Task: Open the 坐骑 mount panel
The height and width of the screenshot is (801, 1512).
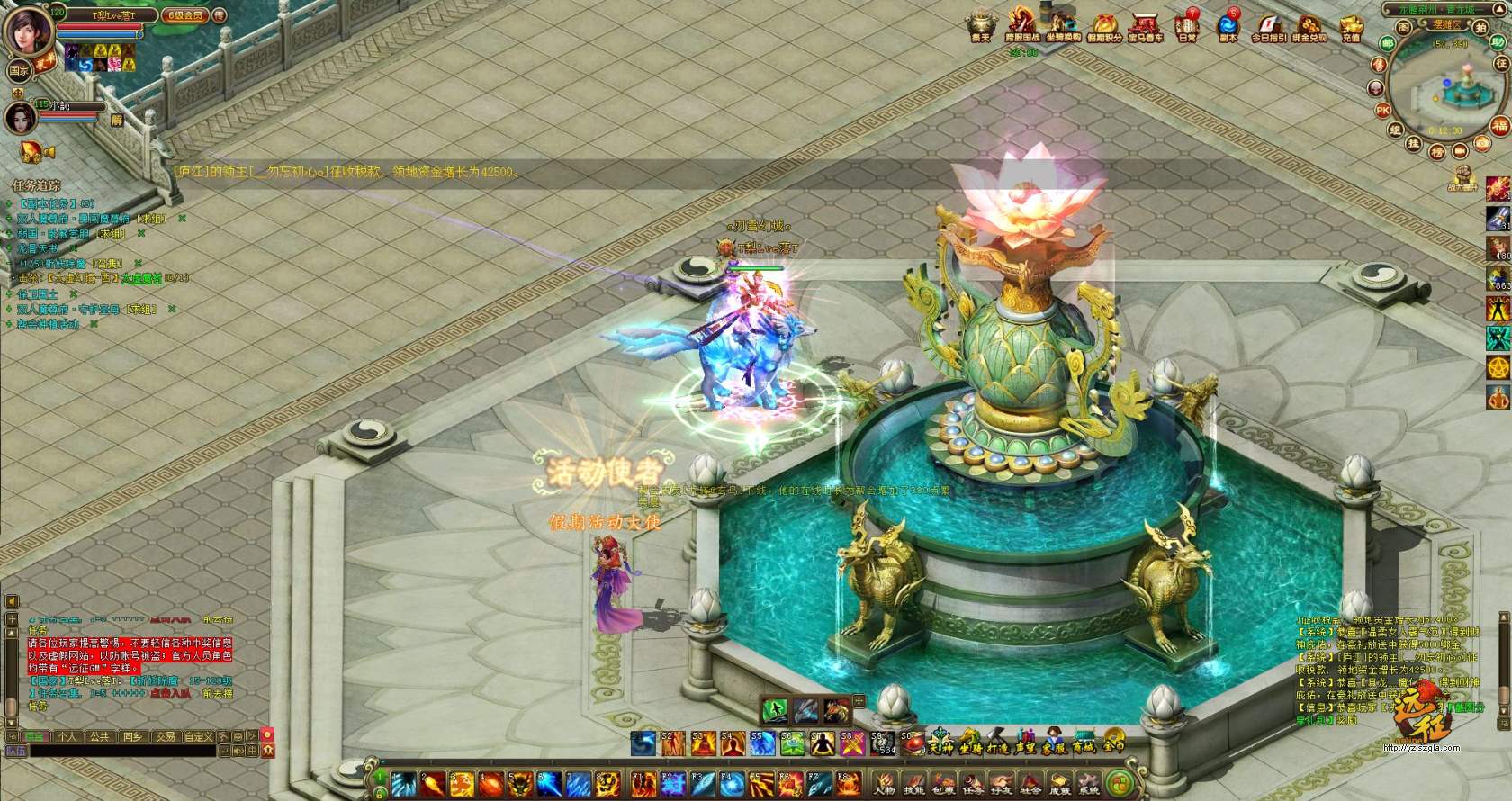Action: click(x=970, y=744)
